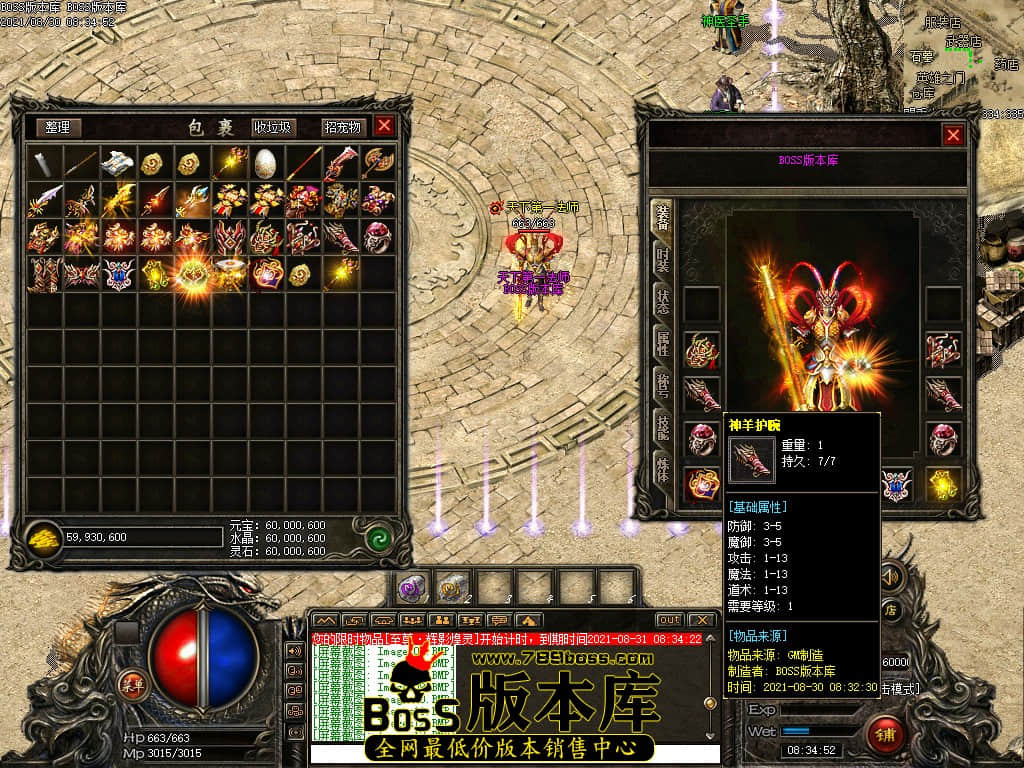Close the character equipment window
This screenshot has height=768, width=1024.
pos(953,135)
